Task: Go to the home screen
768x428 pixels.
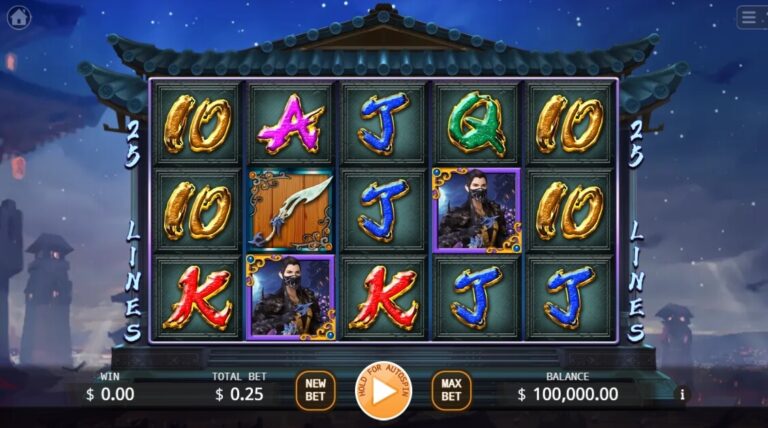Action: coord(19,17)
